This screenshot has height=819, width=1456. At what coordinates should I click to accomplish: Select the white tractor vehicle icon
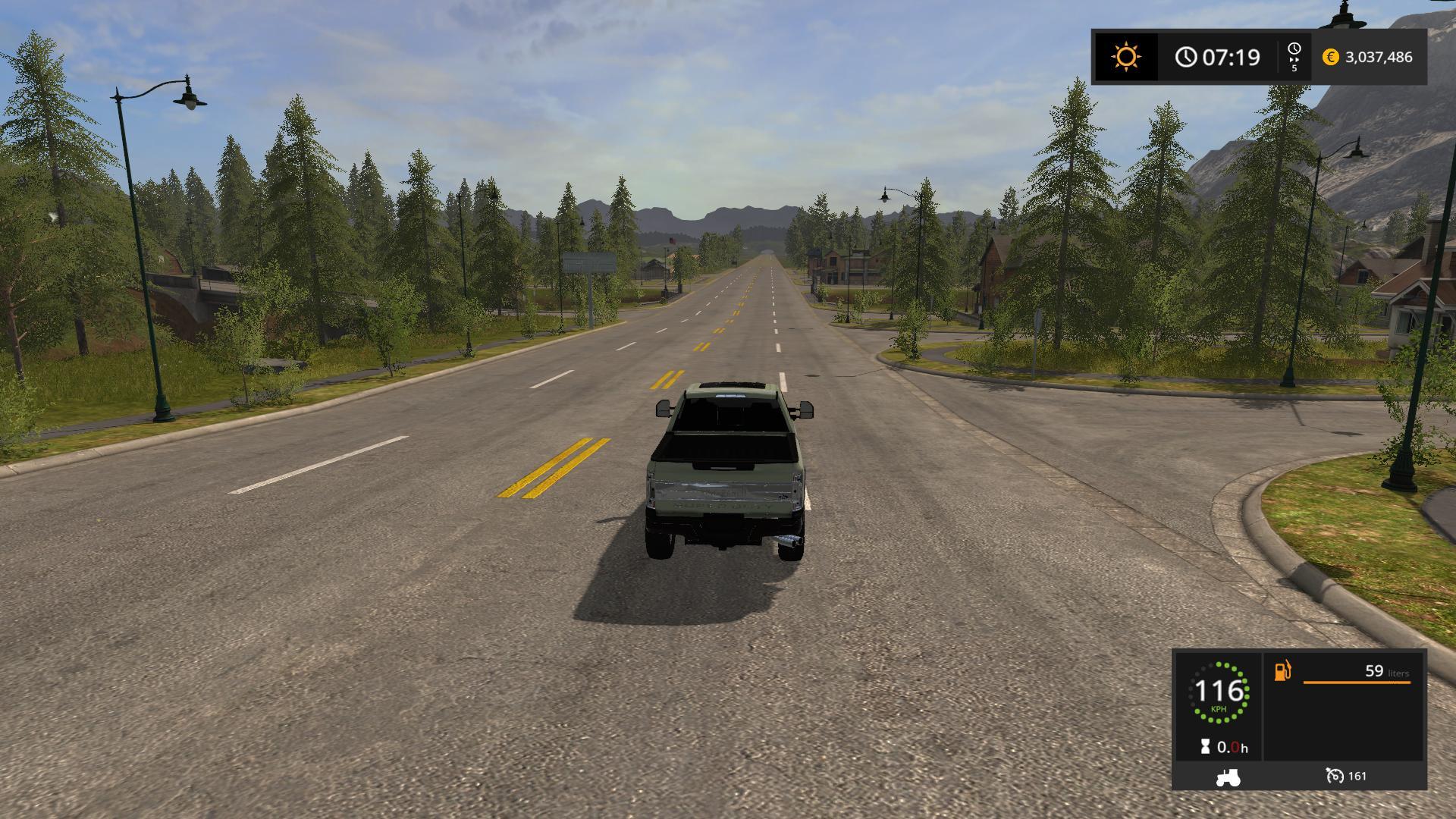coord(1228,777)
